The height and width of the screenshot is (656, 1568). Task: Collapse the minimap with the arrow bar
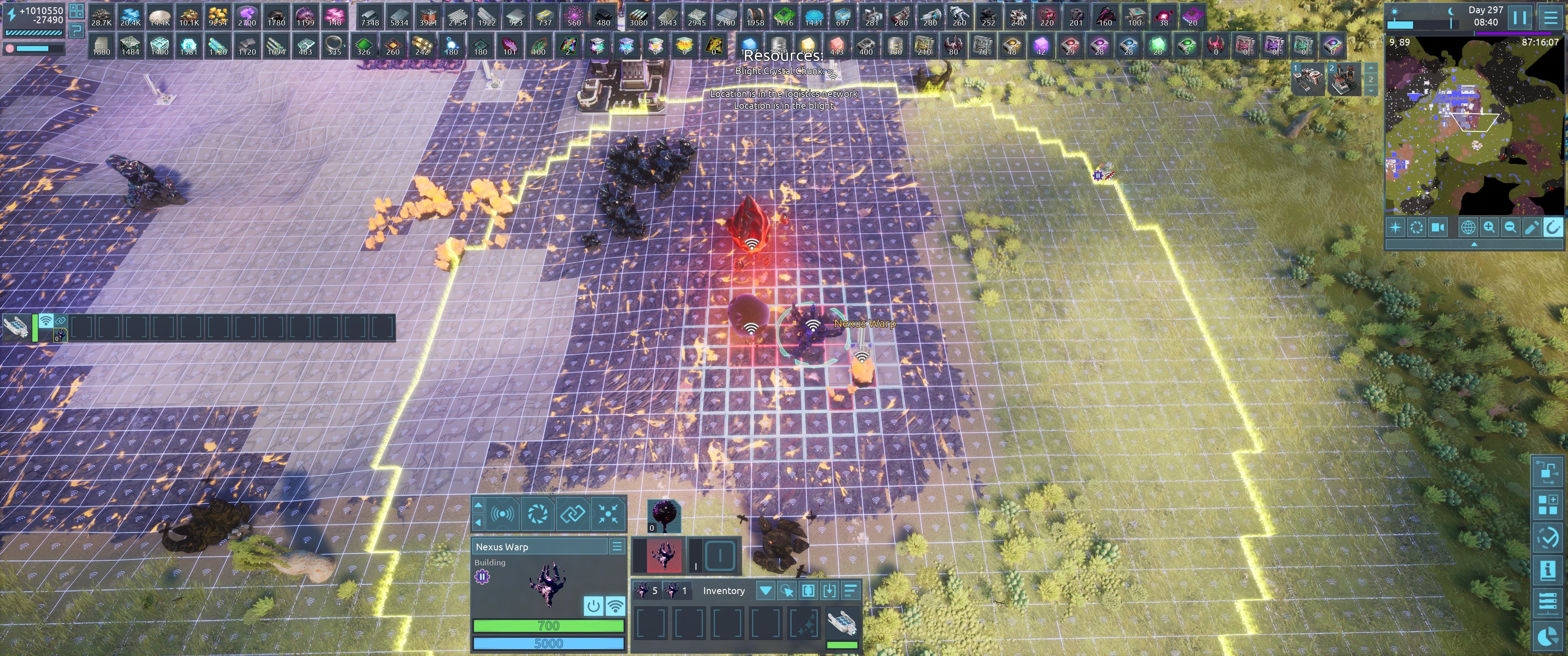(x=1474, y=244)
